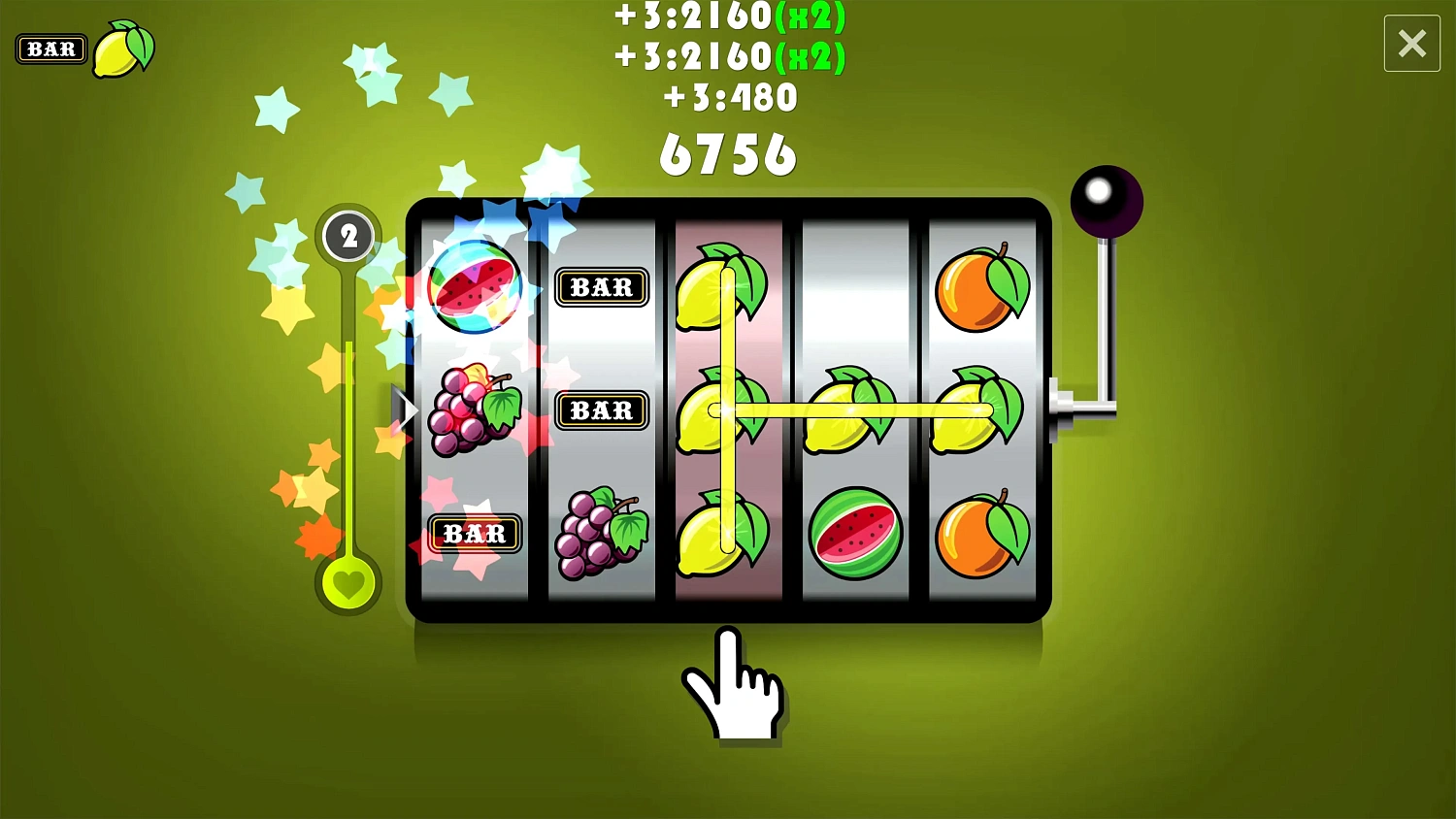
Task: Click the BAR symbol on the second reel
Action: coord(602,286)
